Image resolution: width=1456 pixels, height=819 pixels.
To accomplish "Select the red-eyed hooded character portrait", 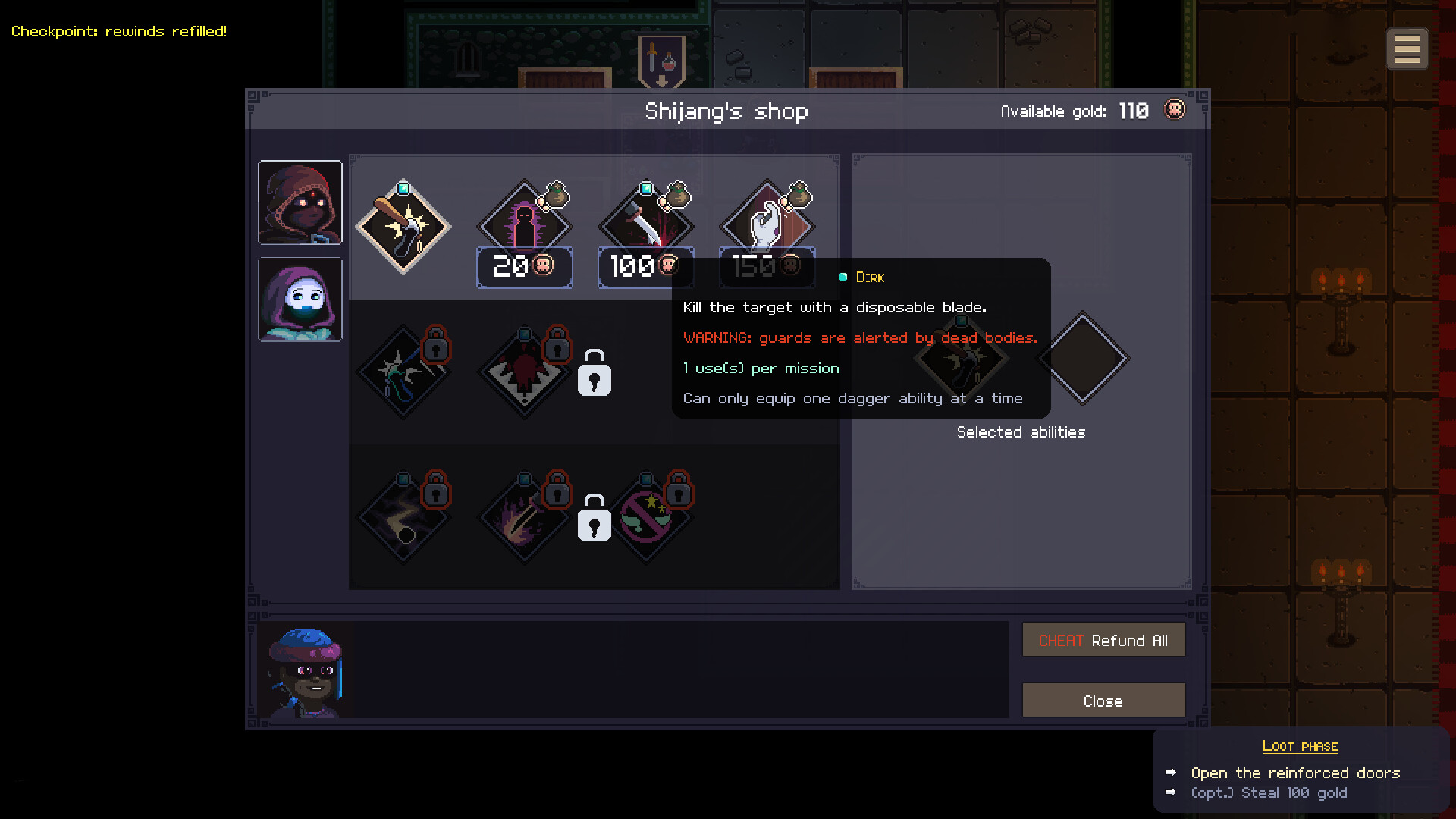I will (x=300, y=202).
